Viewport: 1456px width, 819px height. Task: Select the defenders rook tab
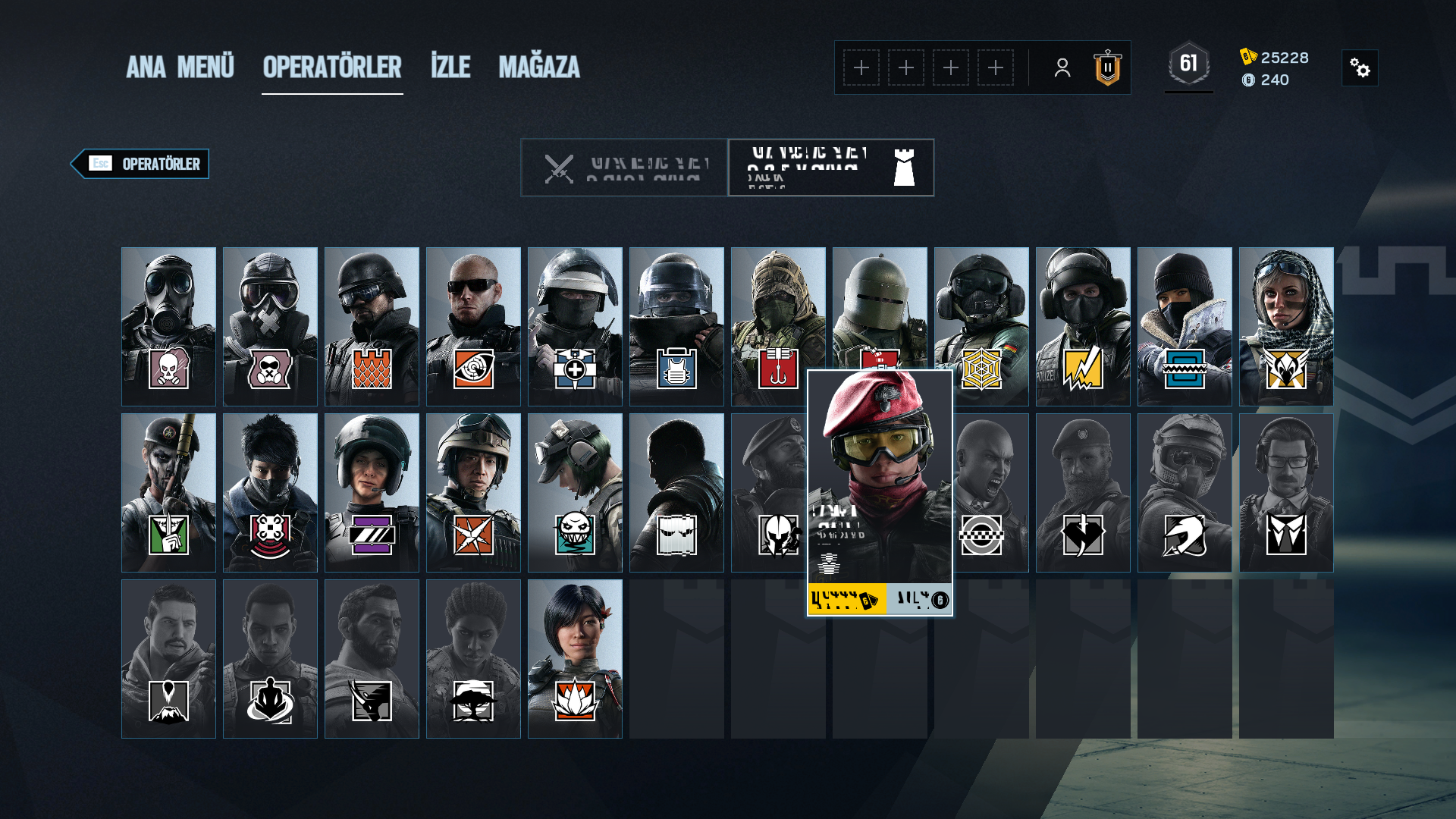pos(831,168)
